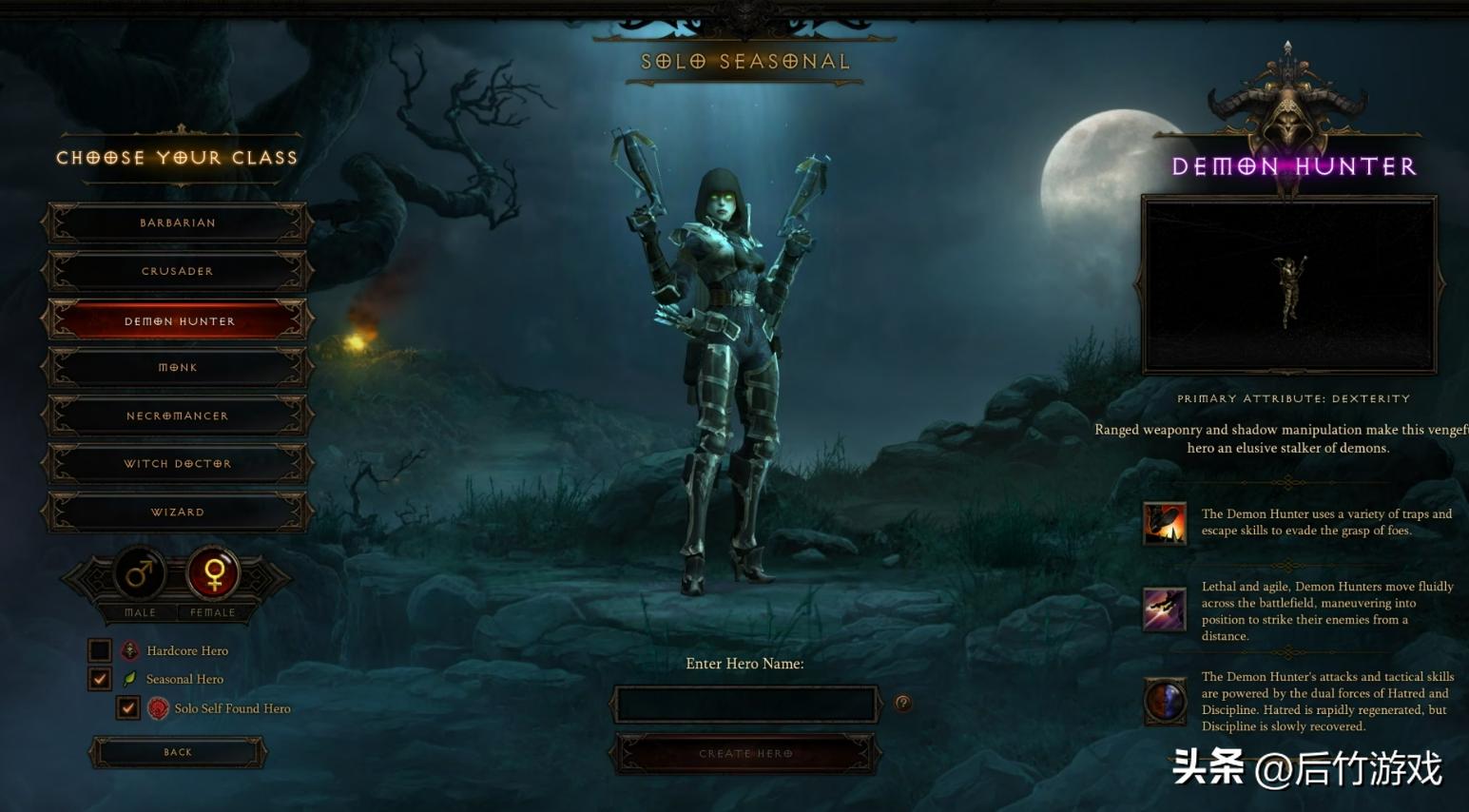
Task: Toggle the Solo Self Found Hero checkbox
Action: (128, 707)
